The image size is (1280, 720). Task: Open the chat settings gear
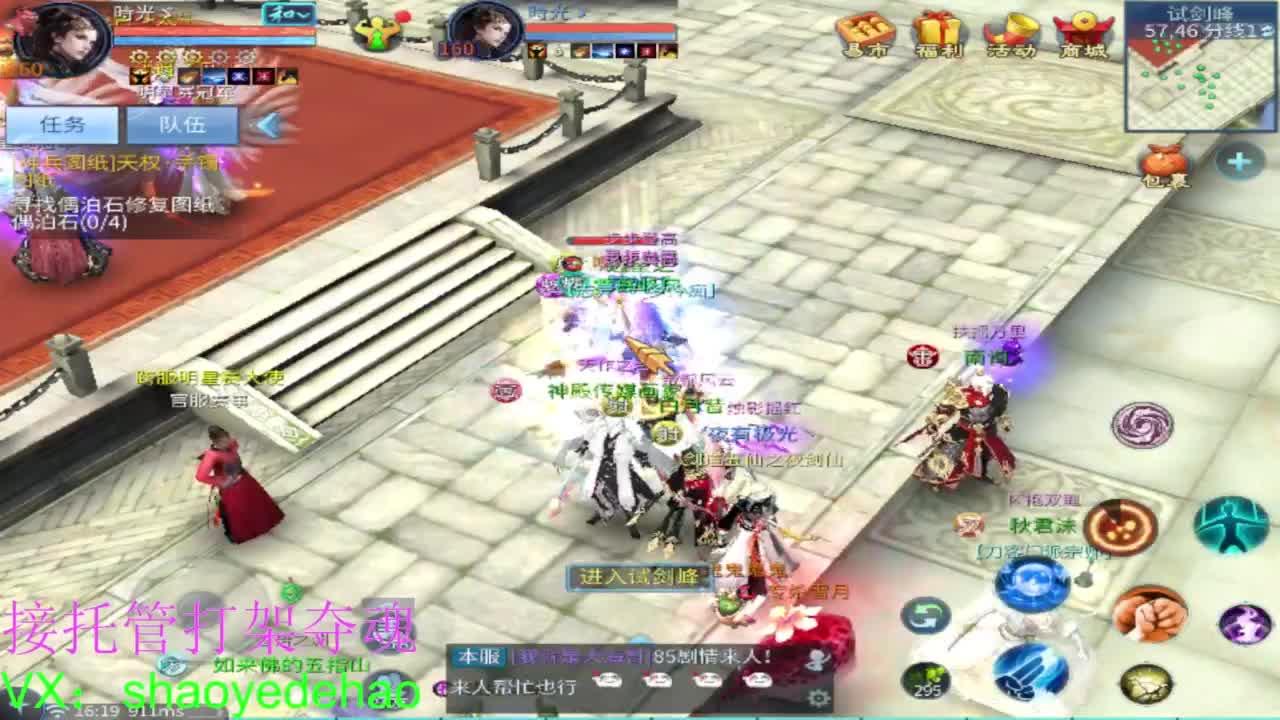pyautogui.click(x=818, y=697)
